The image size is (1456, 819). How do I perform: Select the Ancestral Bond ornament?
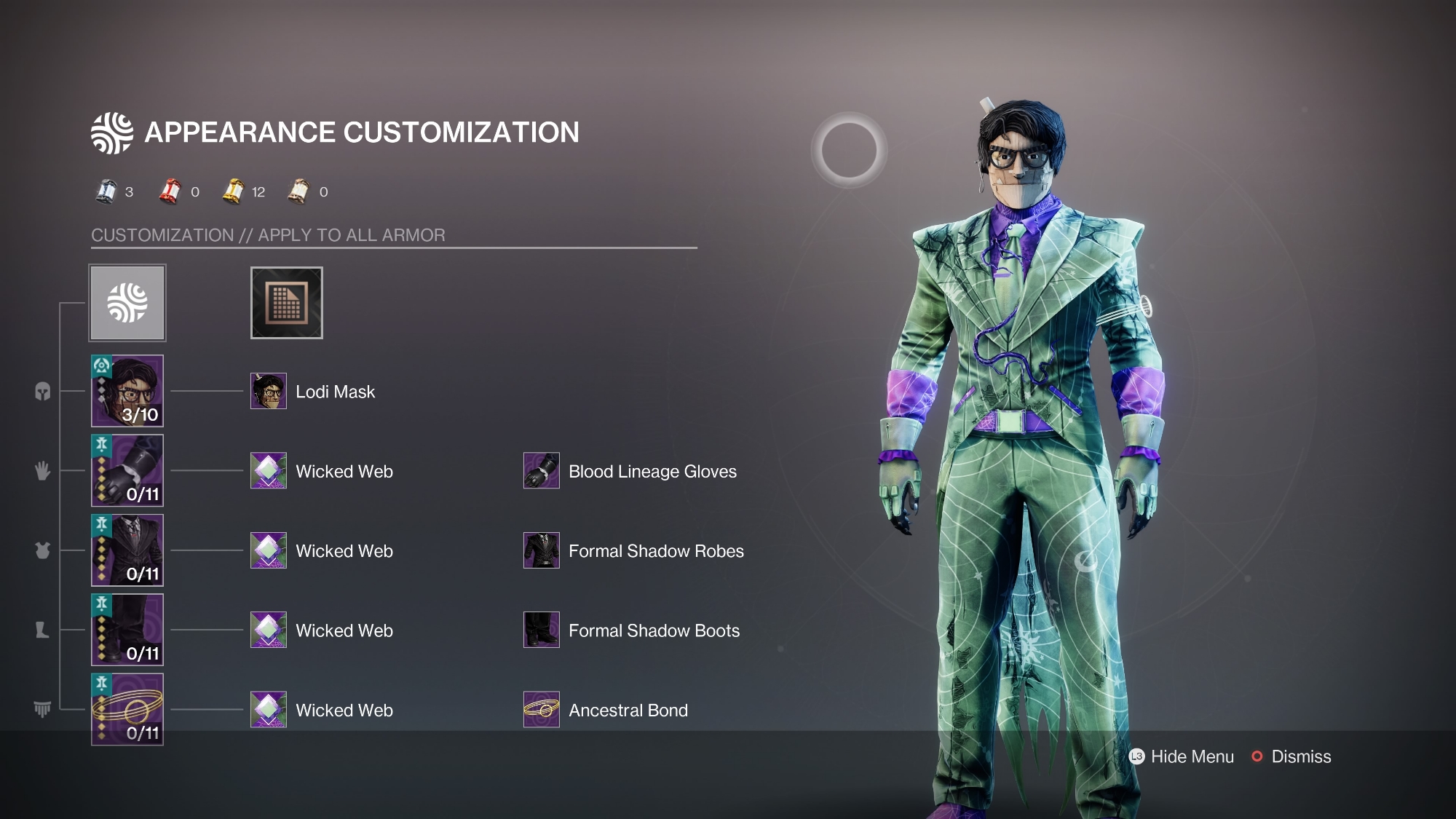[542, 710]
